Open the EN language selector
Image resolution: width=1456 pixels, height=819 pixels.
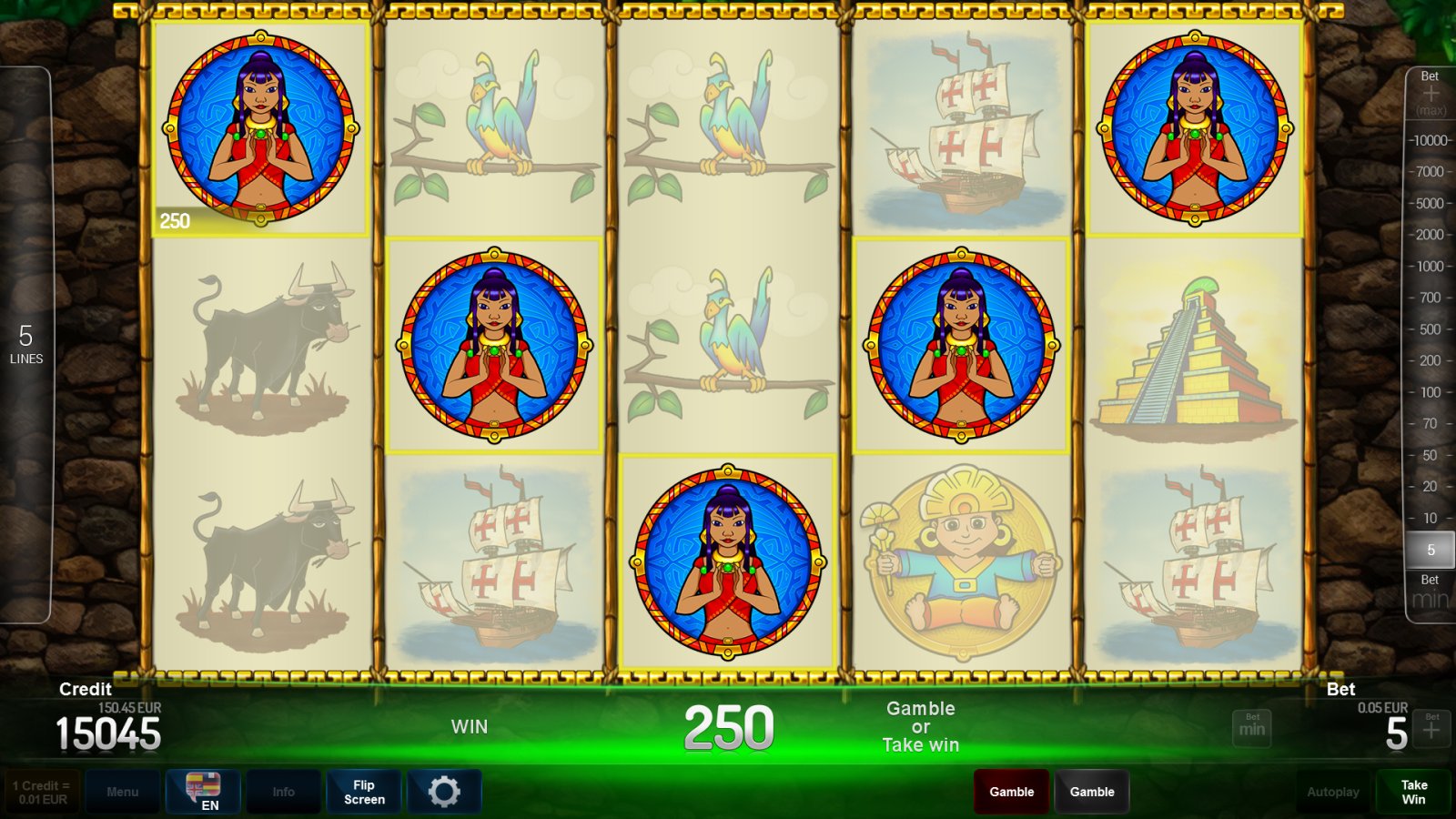pyautogui.click(x=203, y=791)
